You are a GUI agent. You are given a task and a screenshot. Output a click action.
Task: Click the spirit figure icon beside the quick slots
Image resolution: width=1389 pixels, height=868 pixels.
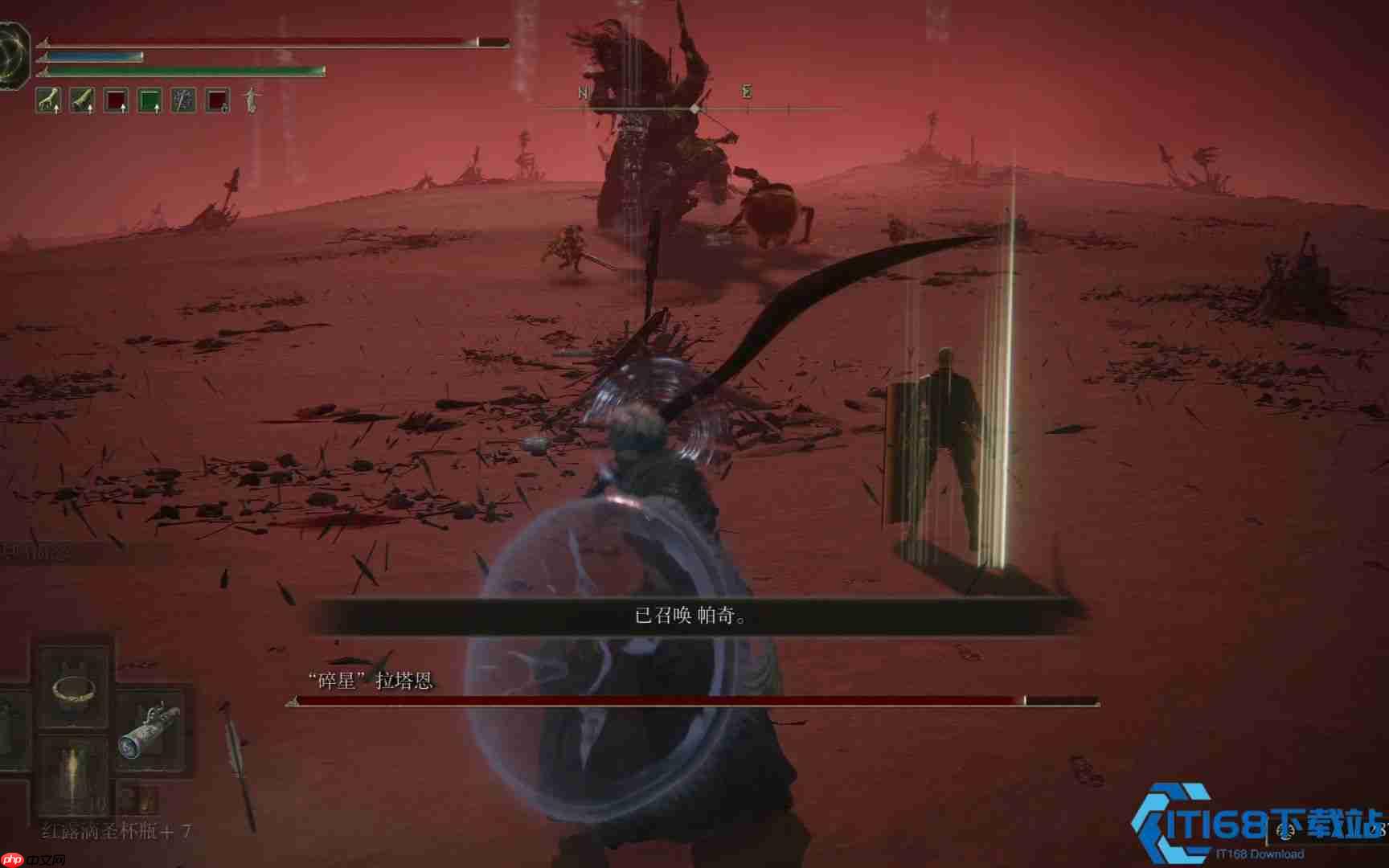pos(250,102)
